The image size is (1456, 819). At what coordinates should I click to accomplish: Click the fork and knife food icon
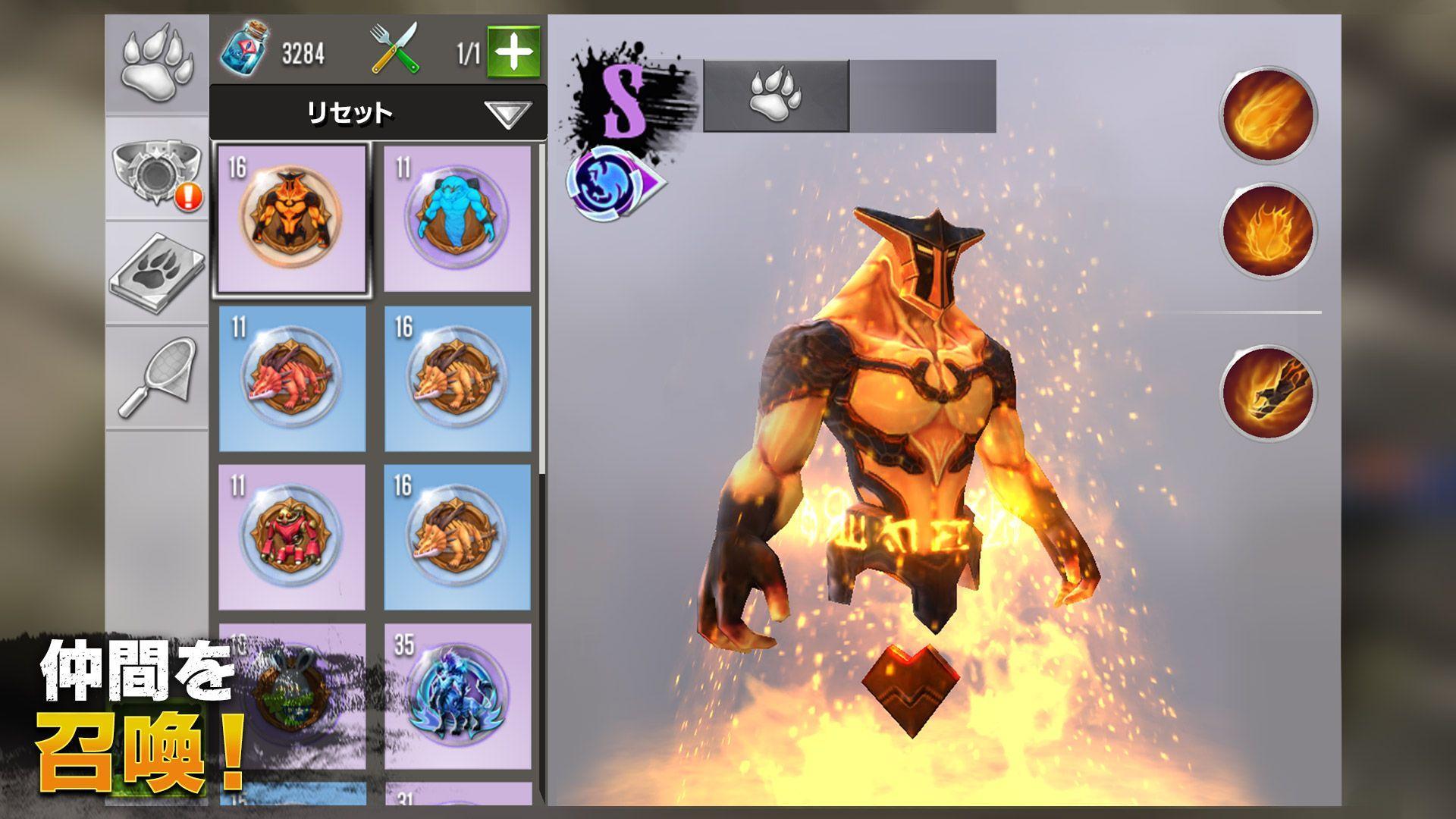click(x=394, y=45)
